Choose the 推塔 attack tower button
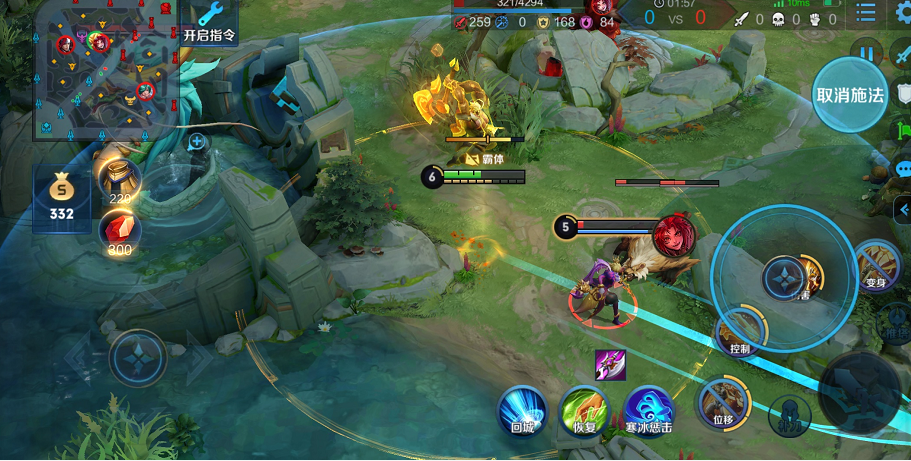The image size is (911, 461). coord(896,330)
